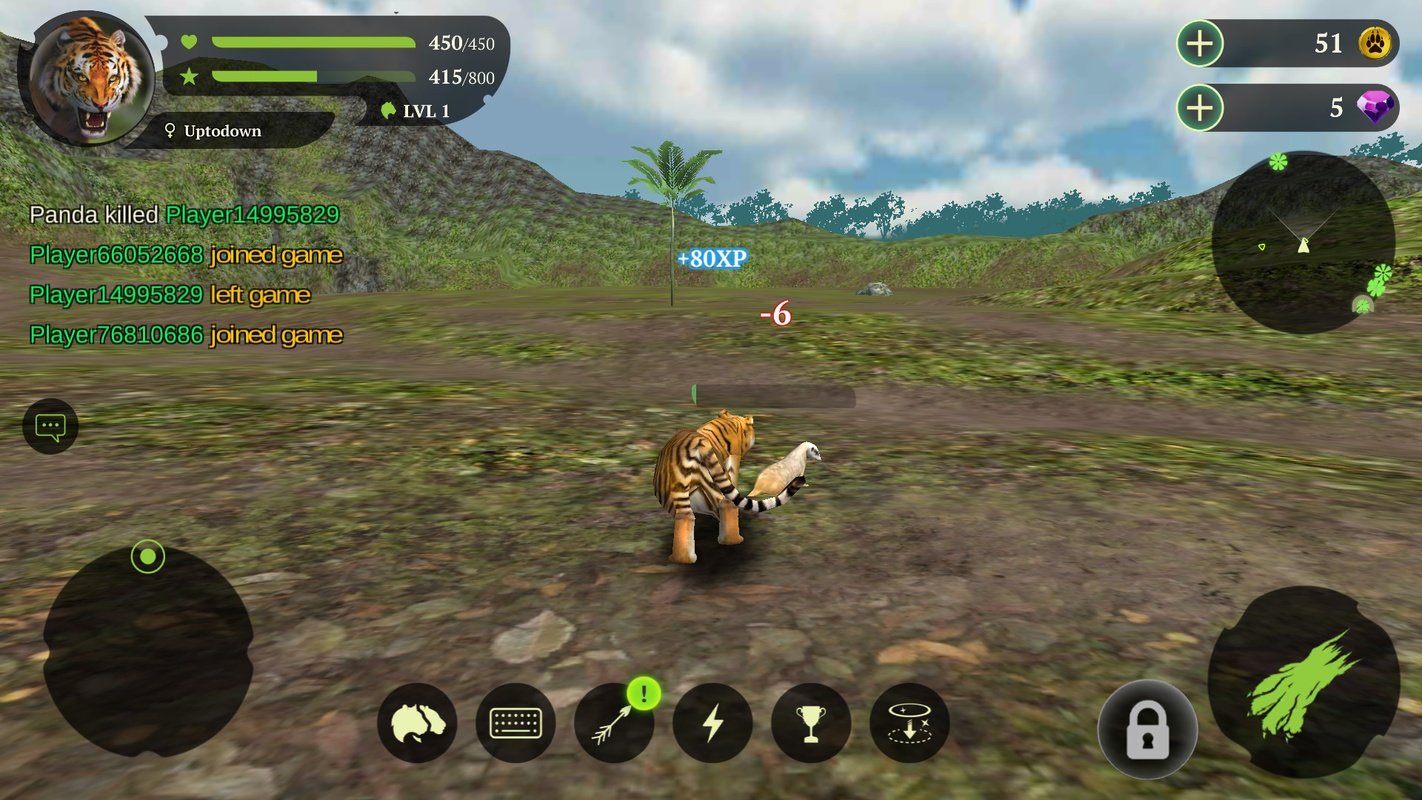The width and height of the screenshot is (1422, 800).
Task: Toggle the screen lock button
Action: coord(1146,730)
